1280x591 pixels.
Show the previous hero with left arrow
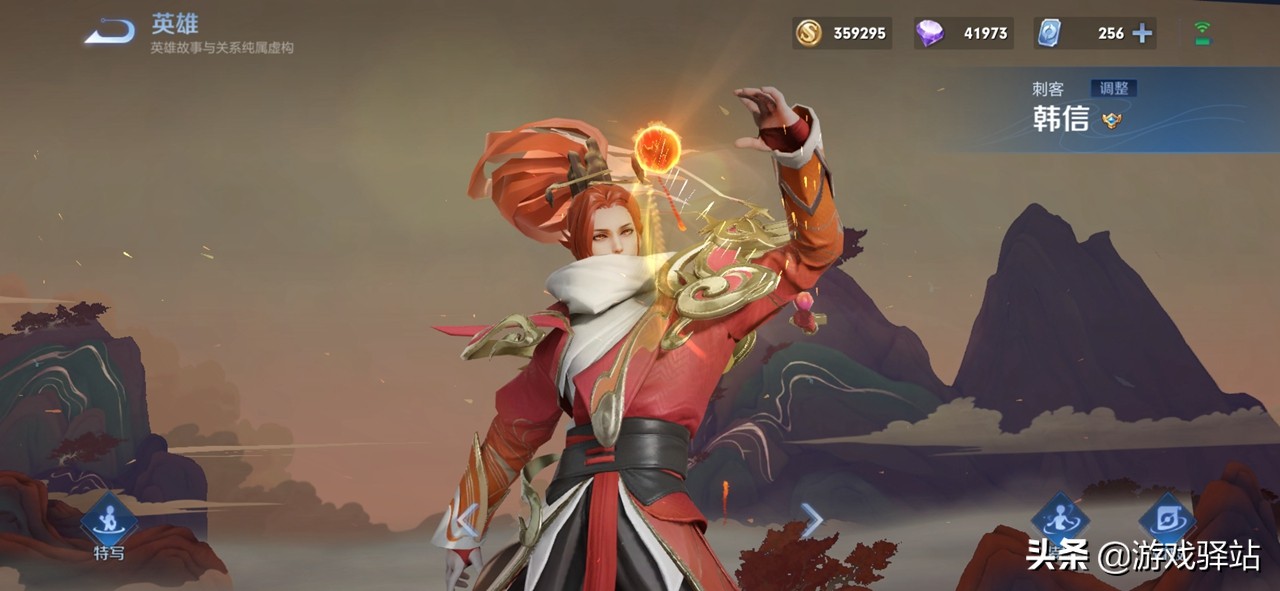point(466,520)
